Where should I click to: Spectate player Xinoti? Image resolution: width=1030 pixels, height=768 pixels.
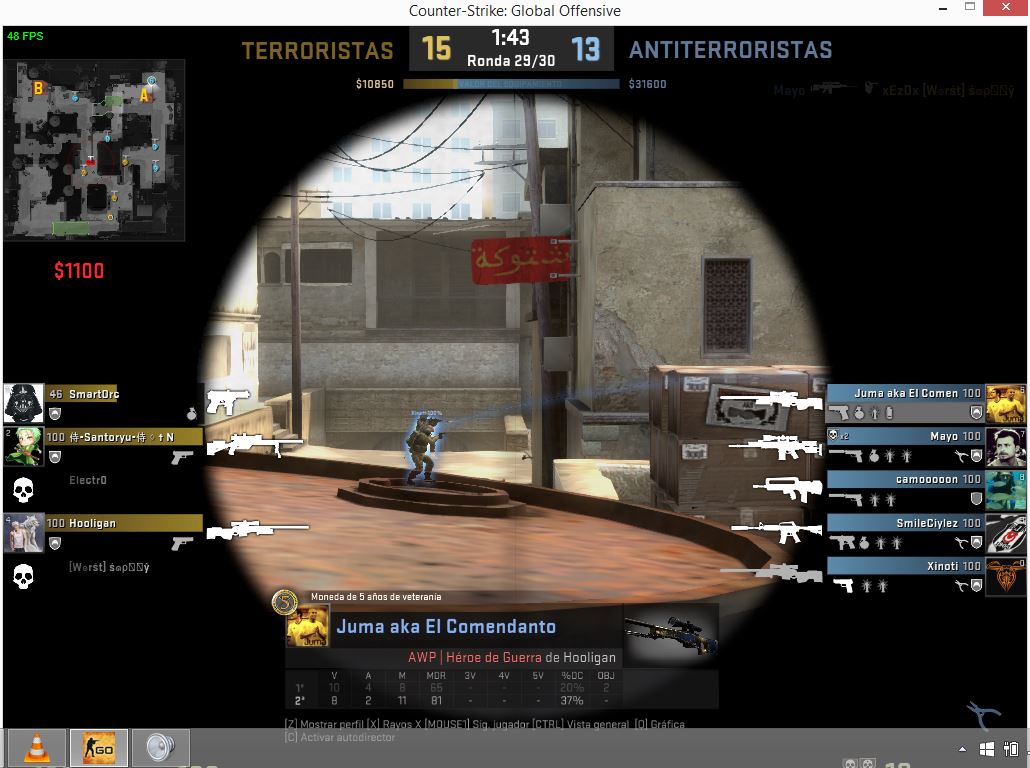(x=905, y=566)
